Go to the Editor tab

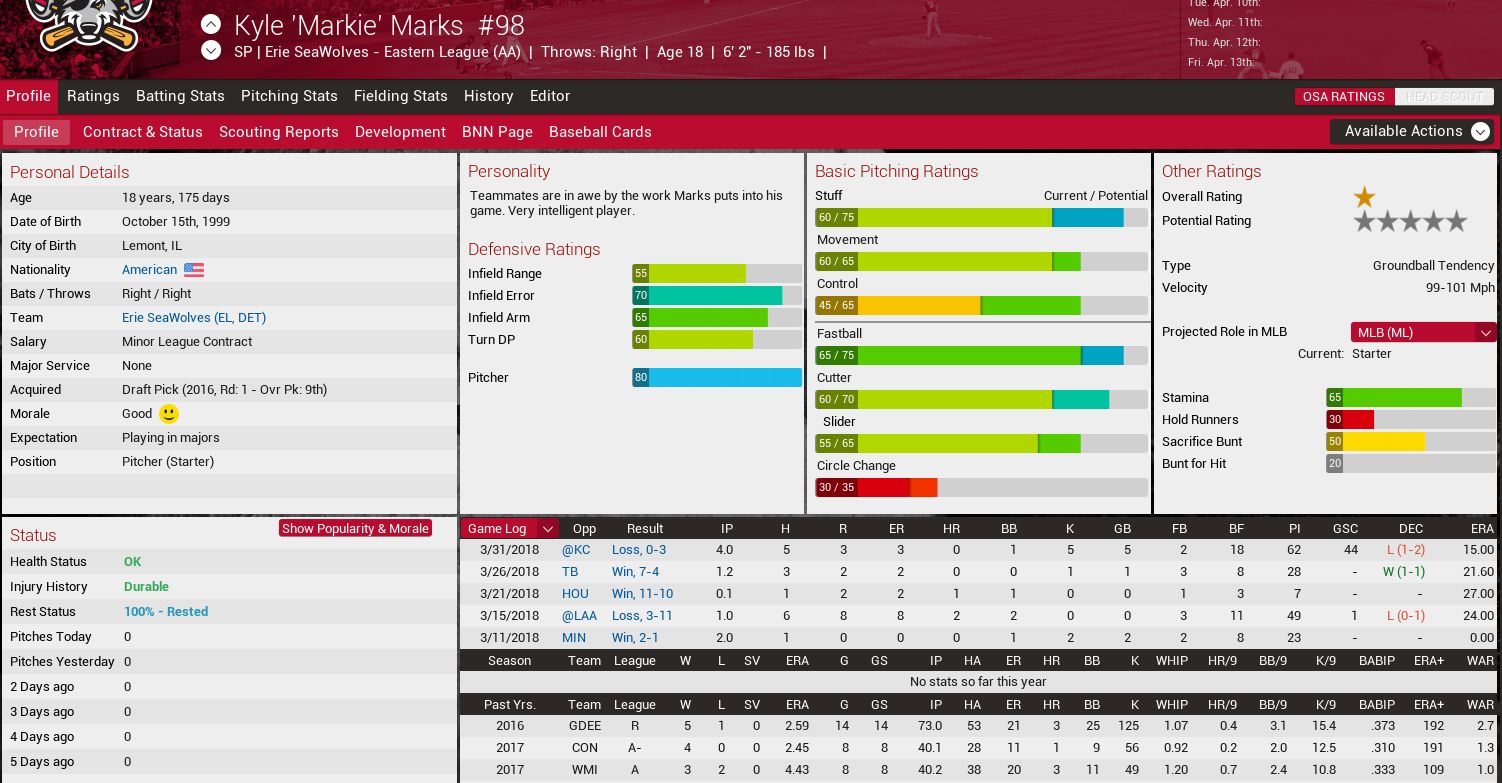[550, 96]
